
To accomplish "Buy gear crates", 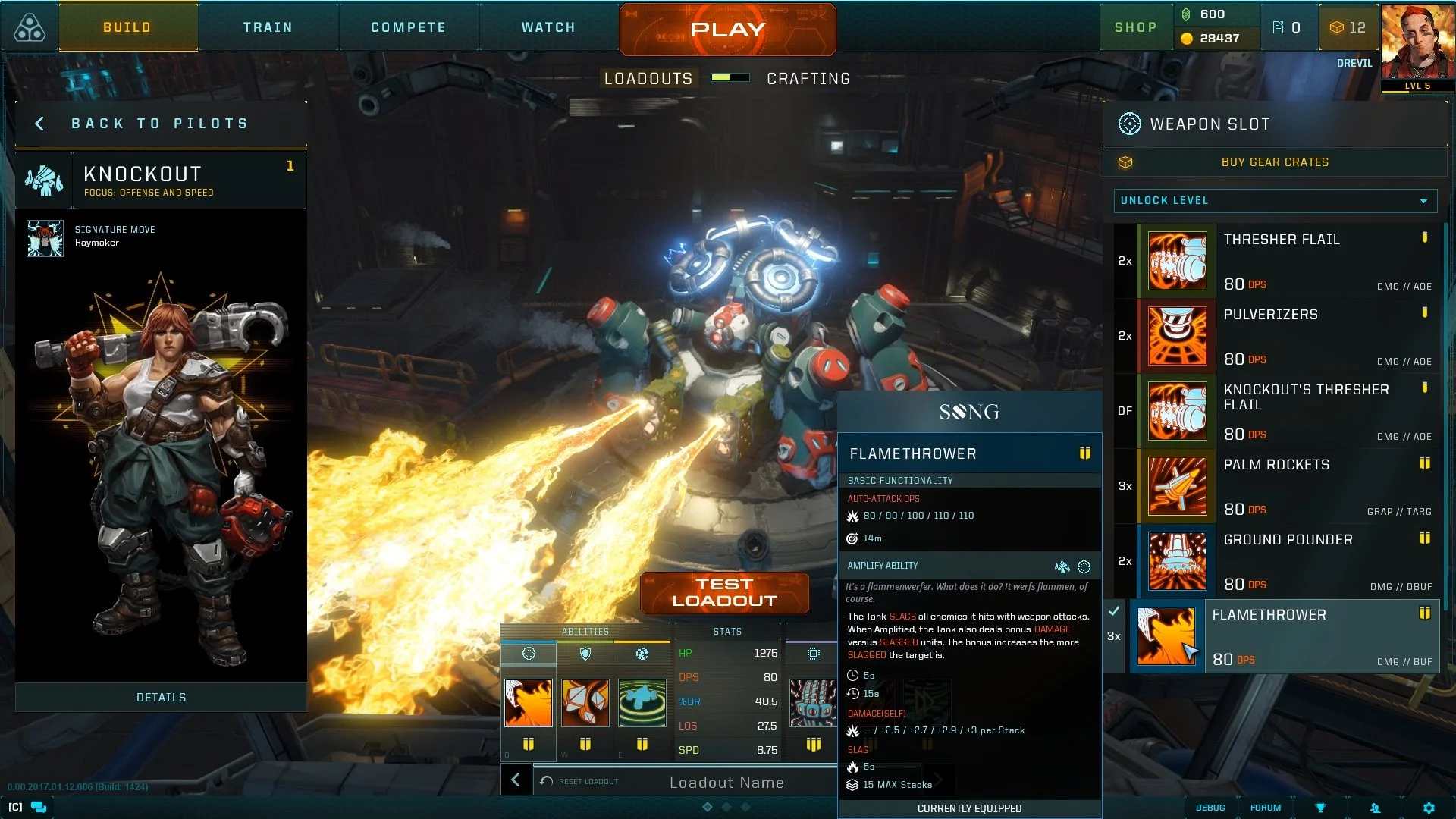I will pos(1274,162).
